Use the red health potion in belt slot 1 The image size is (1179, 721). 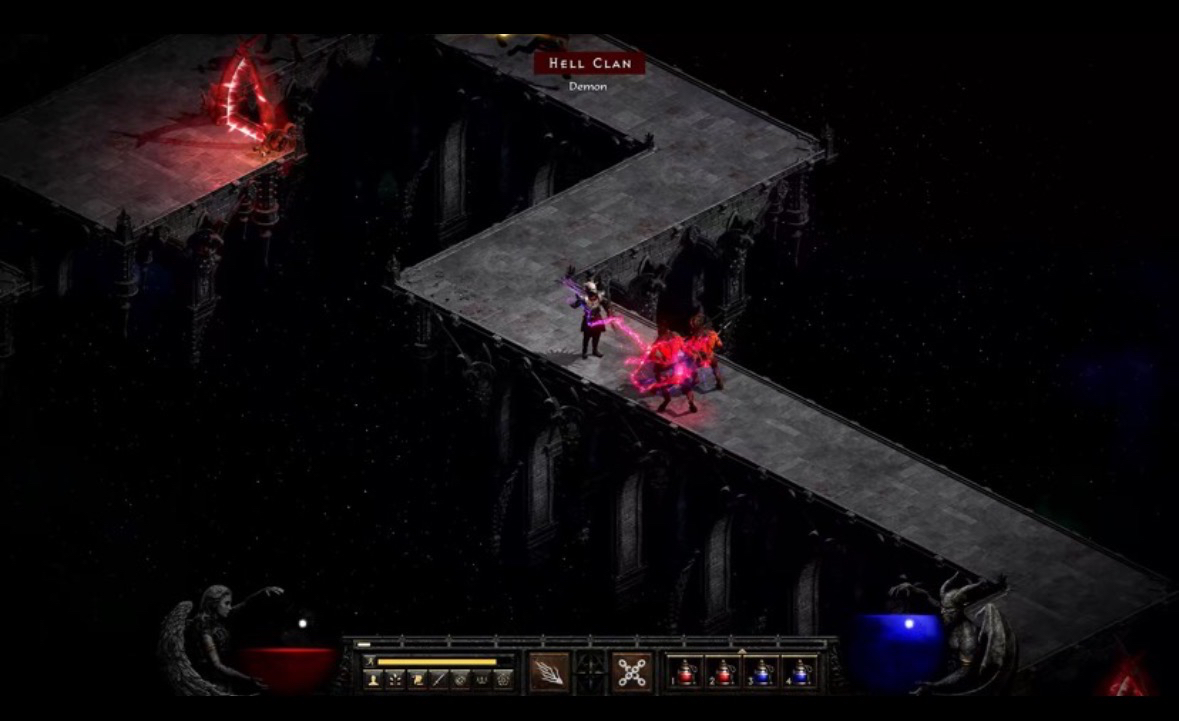pyautogui.click(x=686, y=672)
